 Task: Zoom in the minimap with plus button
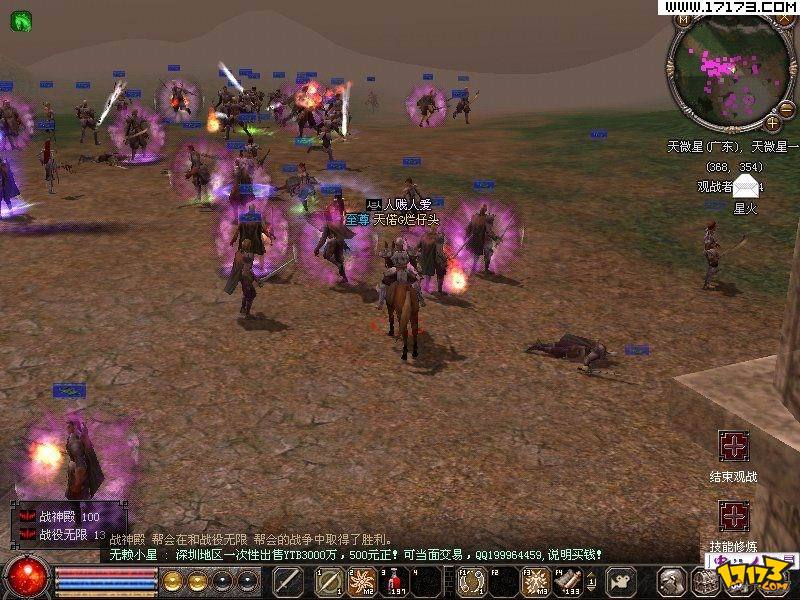[x=772, y=122]
